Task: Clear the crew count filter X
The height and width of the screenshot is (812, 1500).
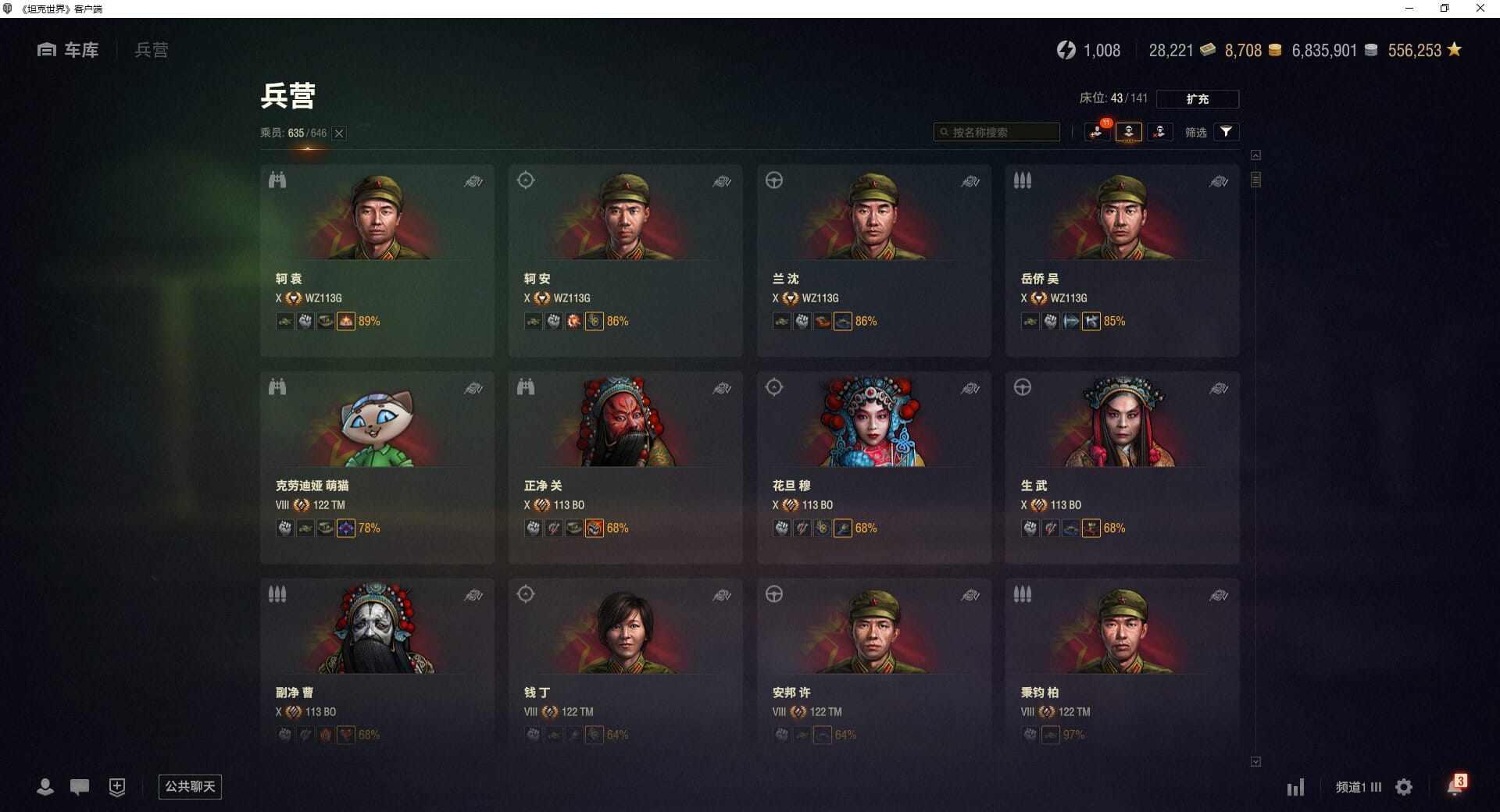Action: tap(339, 134)
